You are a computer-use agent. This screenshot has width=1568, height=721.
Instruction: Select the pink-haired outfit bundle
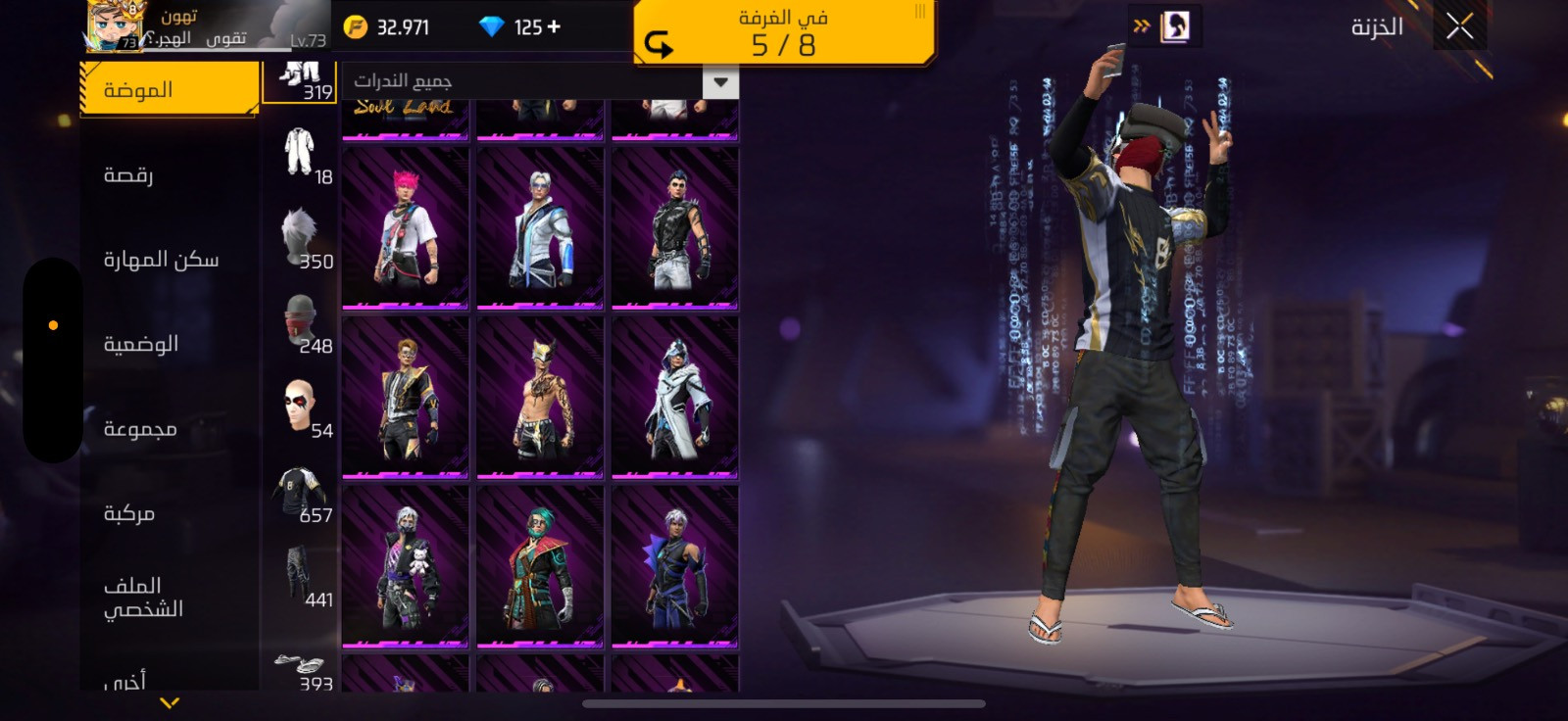[x=405, y=229]
